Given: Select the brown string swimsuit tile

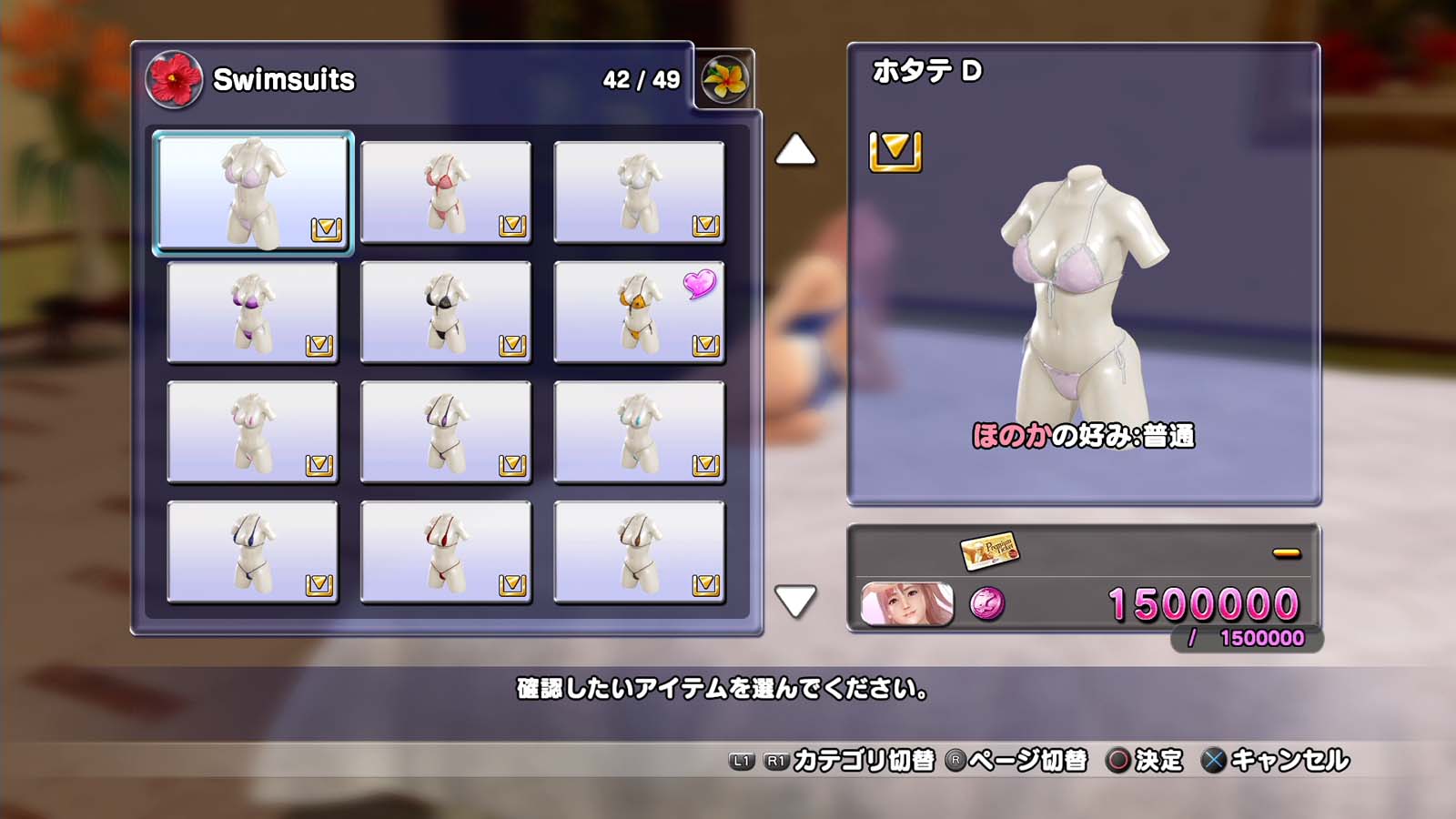Looking at the screenshot, I should [x=639, y=552].
